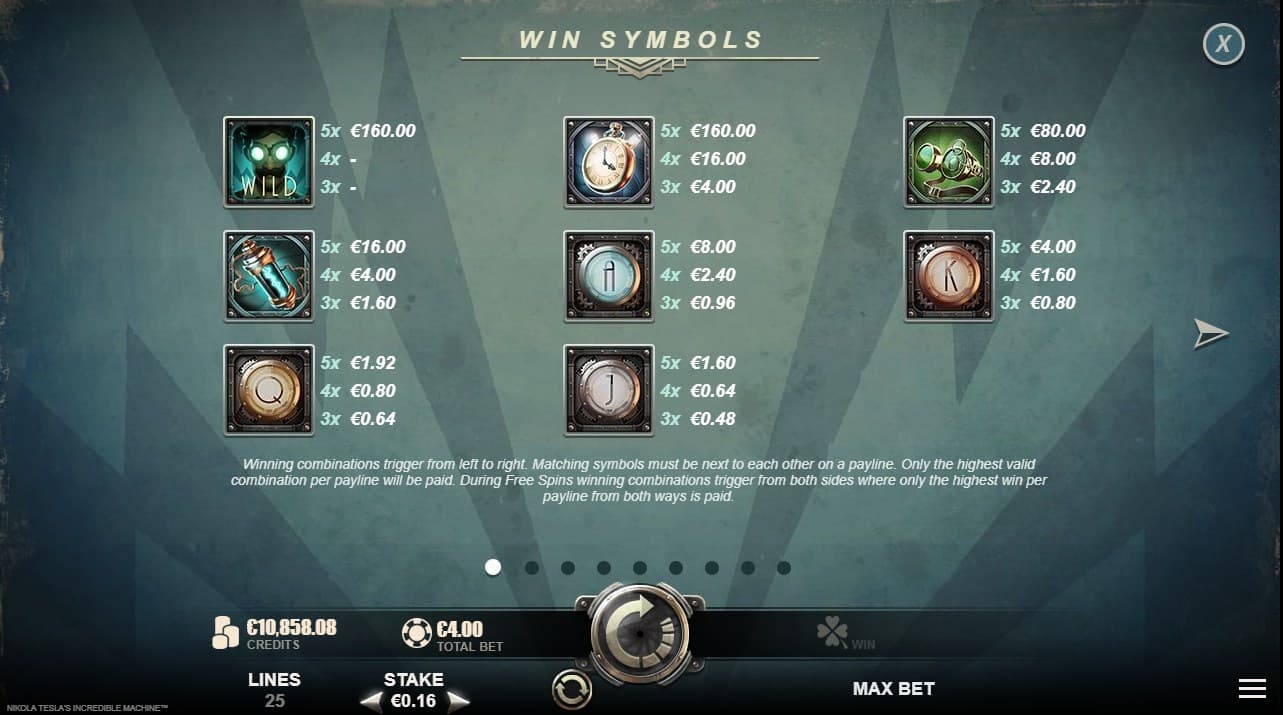The image size is (1283, 715).
Task: Decrease the stake with the left arrow
Action: point(370,701)
